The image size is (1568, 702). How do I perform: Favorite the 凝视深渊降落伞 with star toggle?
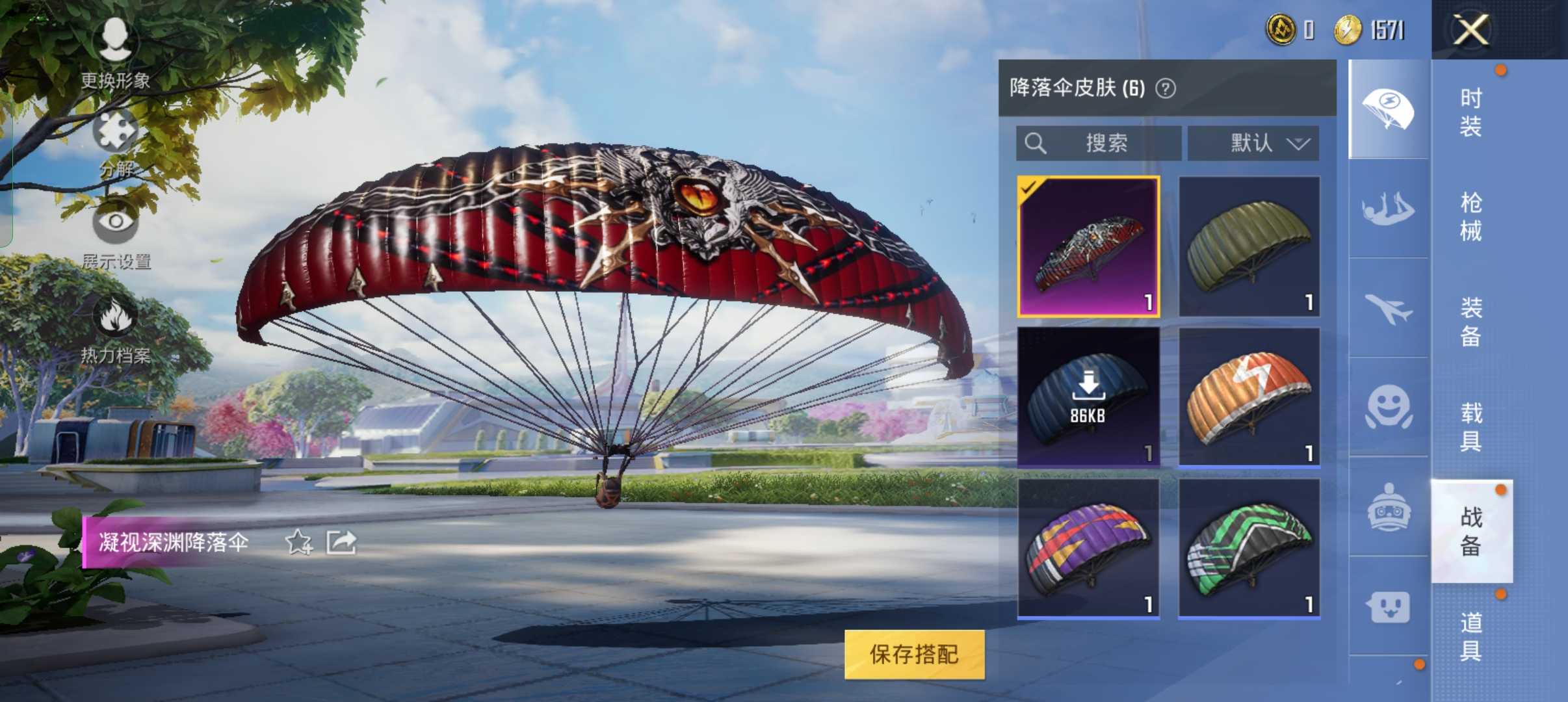[x=299, y=543]
